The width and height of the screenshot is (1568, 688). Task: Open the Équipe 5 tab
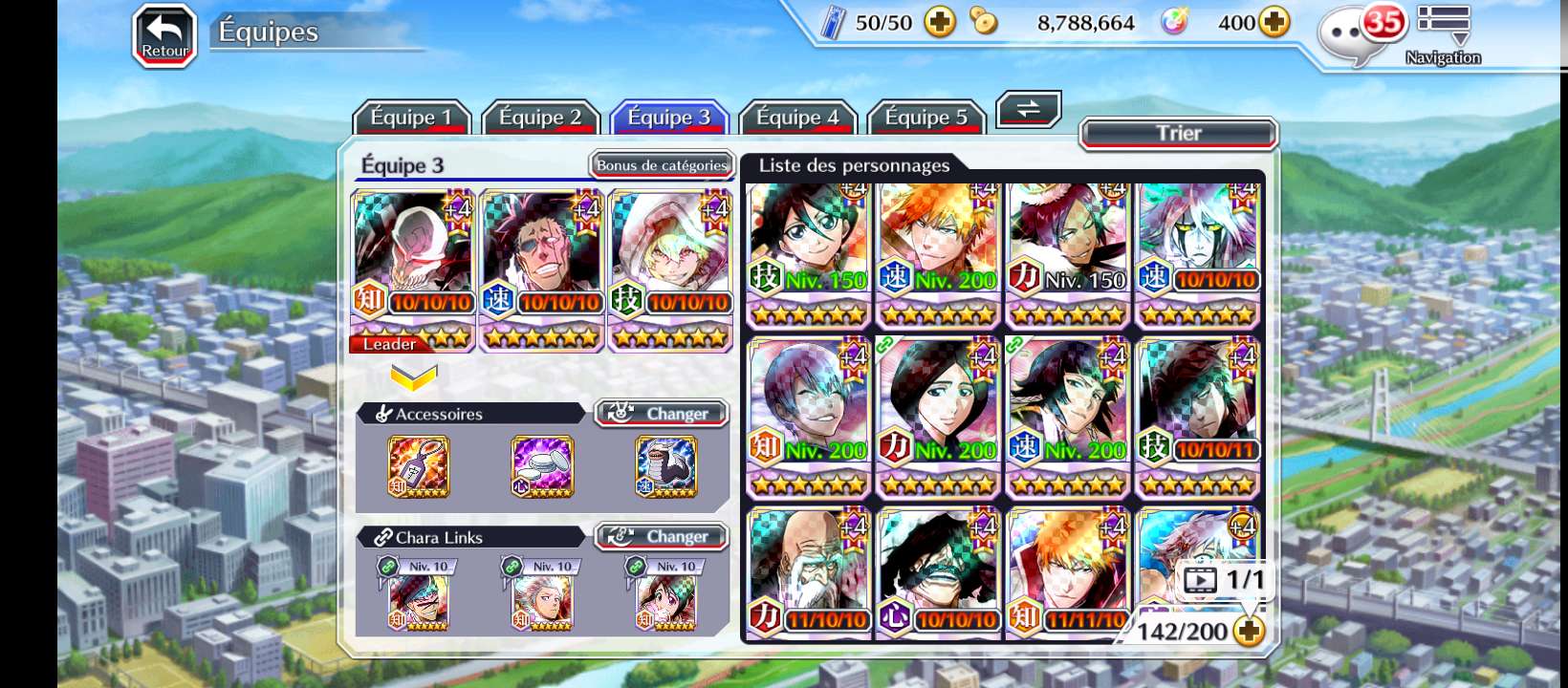pyautogui.click(x=926, y=118)
